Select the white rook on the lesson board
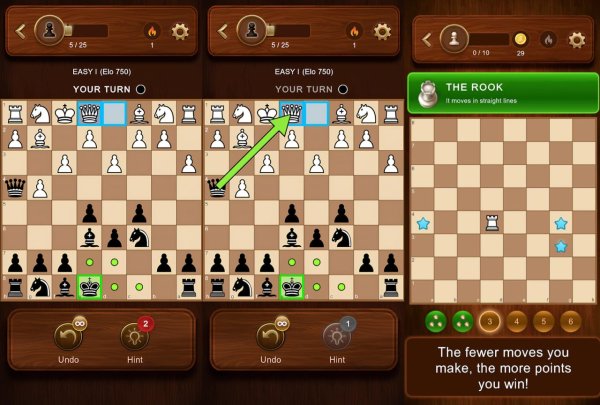Viewport: 600px width, 405px height. pos(492,222)
